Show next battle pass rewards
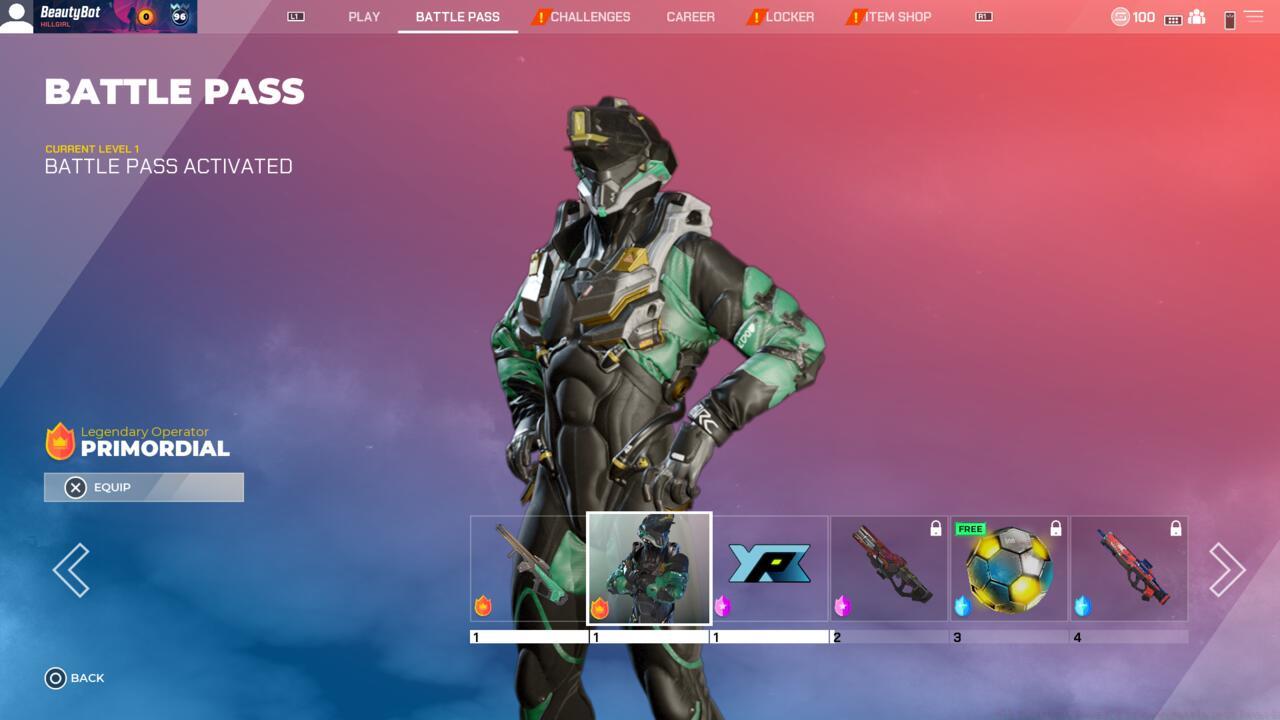This screenshot has width=1280, height=720. (x=1227, y=570)
